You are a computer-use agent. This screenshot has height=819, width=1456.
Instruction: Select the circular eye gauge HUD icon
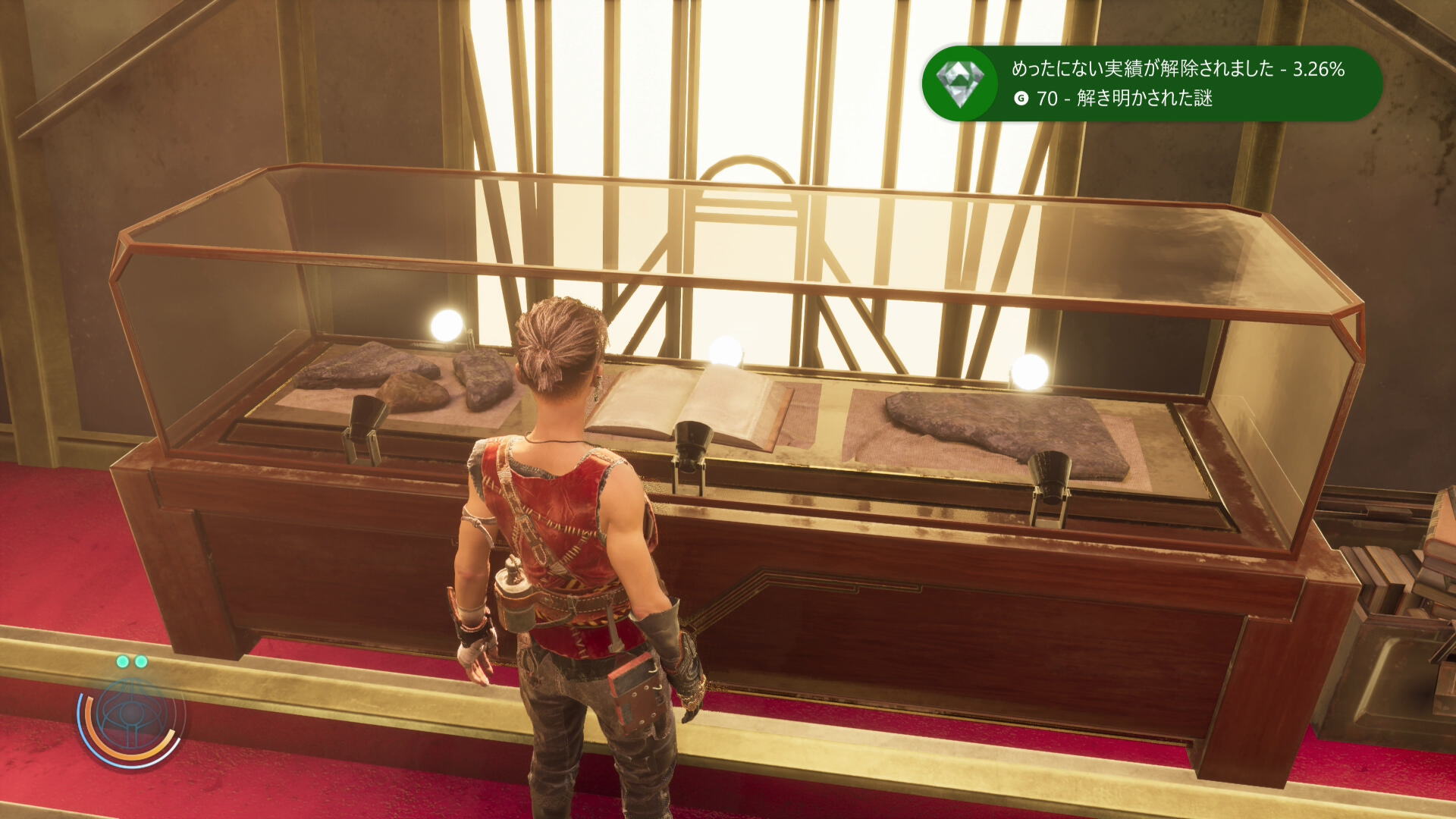click(x=131, y=717)
